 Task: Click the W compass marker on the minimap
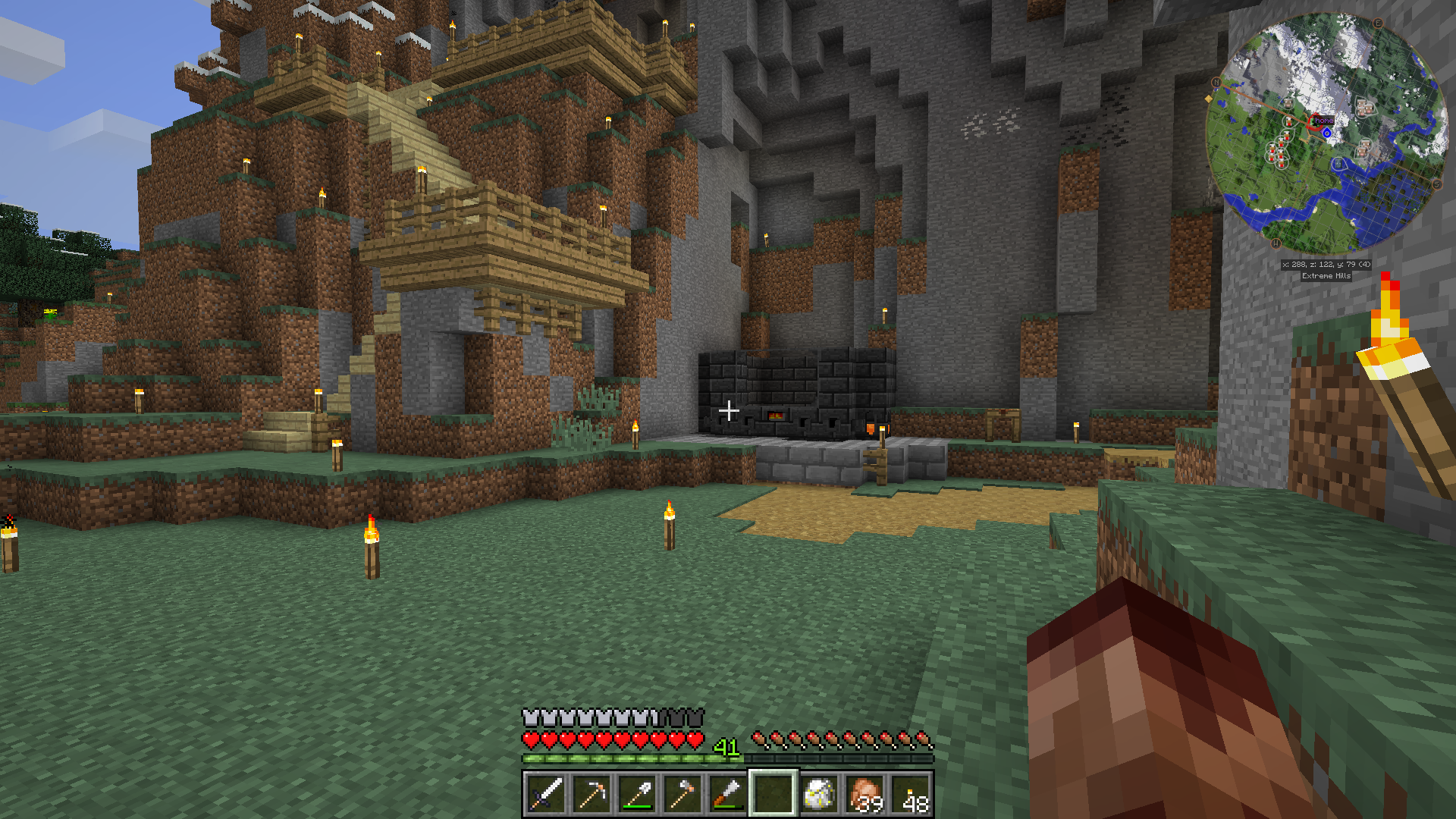click(x=1276, y=243)
